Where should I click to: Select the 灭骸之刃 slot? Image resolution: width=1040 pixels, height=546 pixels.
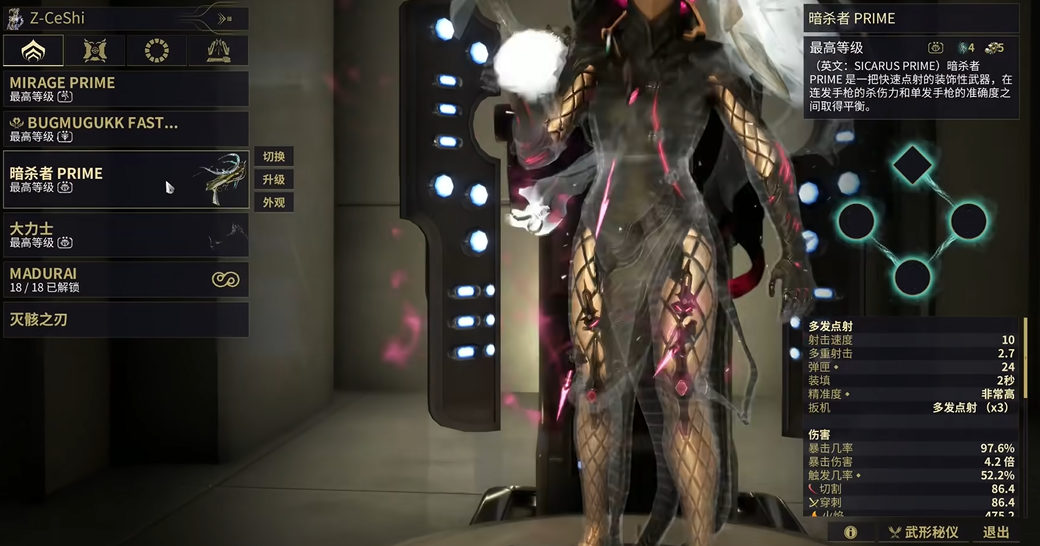pyautogui.click(x=126, y=320)
